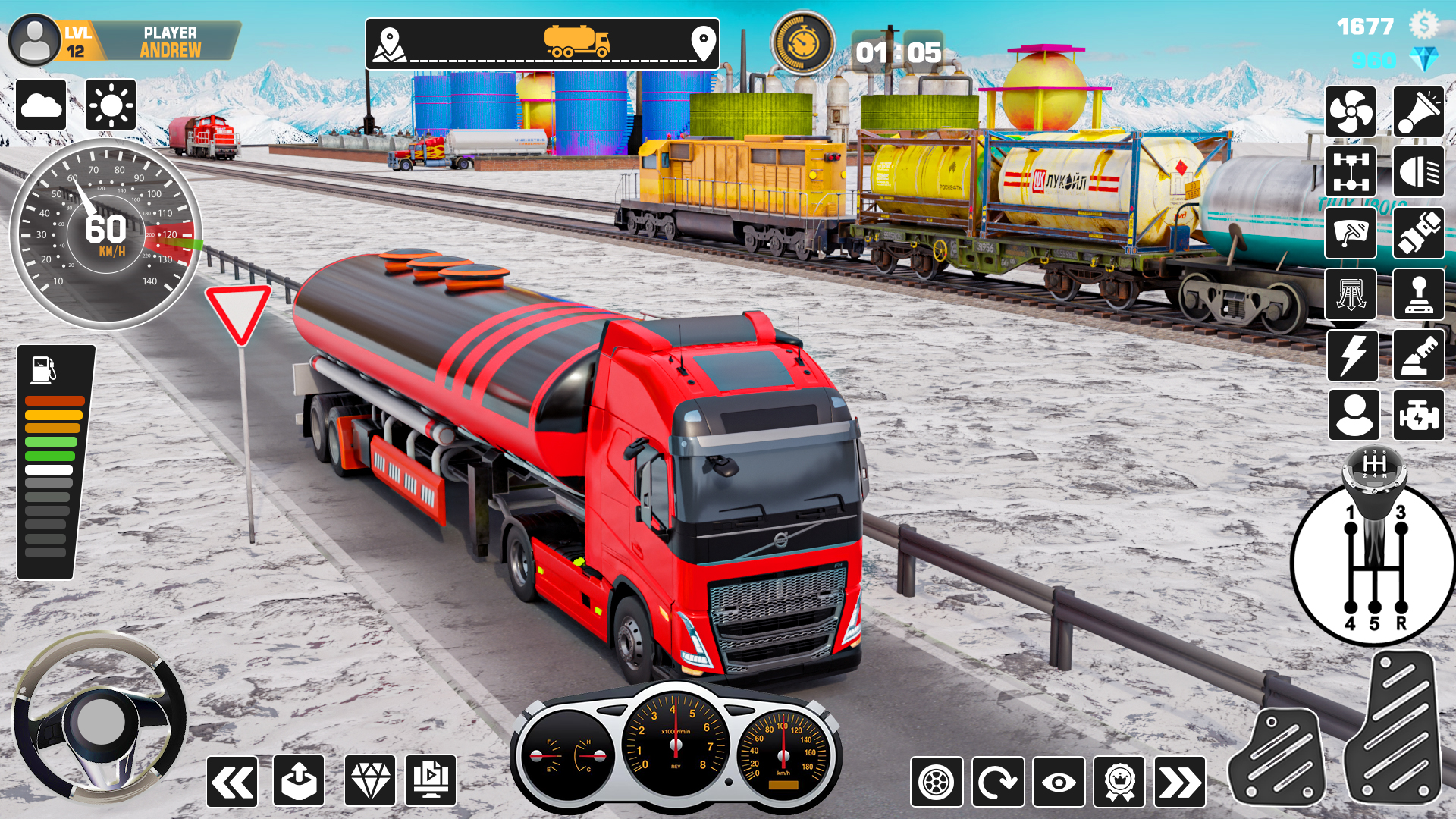Activate the windshield wiper button
Image resolution: width=1456 pixels, height=819 pixels.
pos(1351,233)
